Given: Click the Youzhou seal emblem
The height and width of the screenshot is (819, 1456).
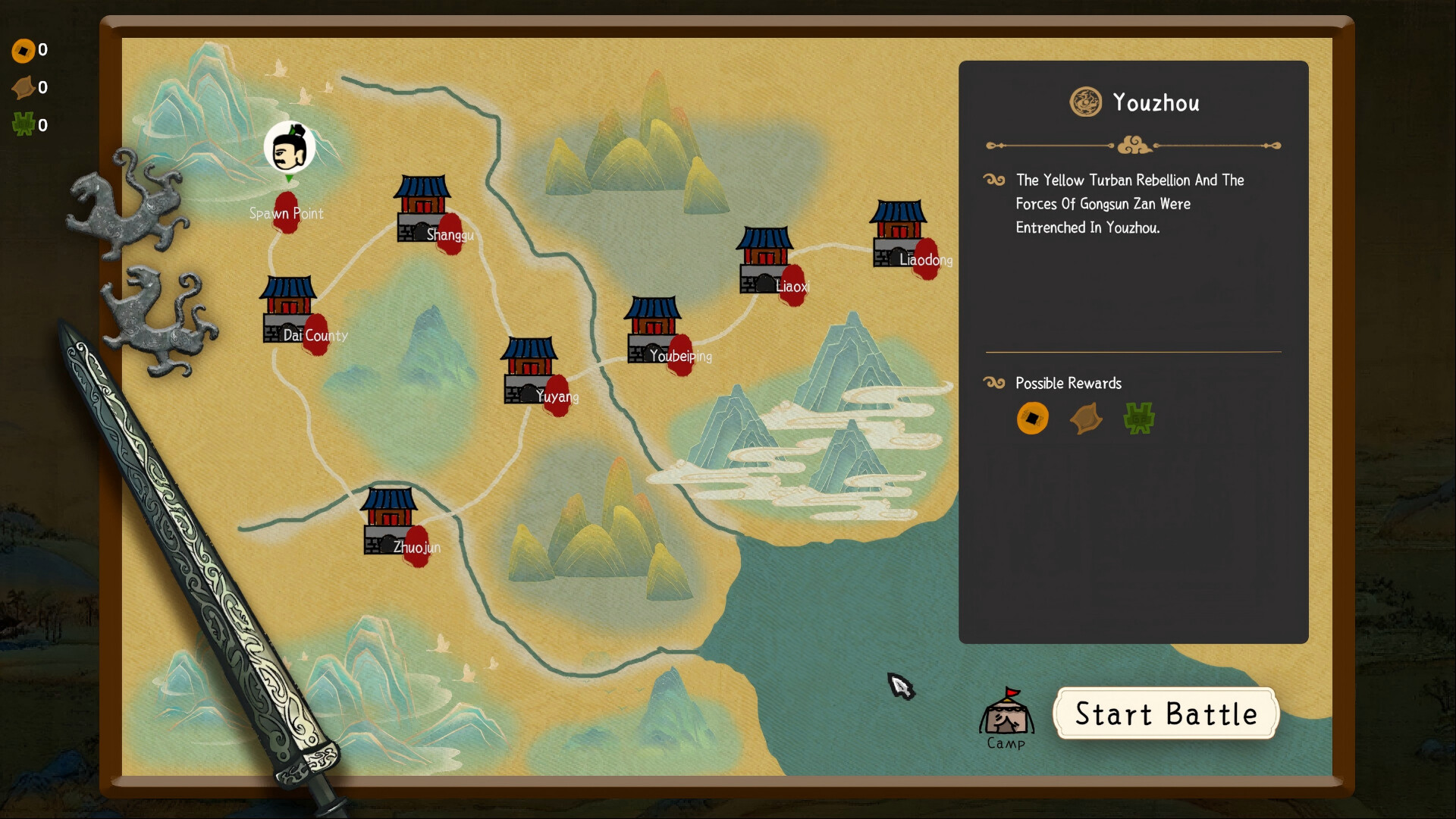Looking at the screenshot, I should point(1087,102).
